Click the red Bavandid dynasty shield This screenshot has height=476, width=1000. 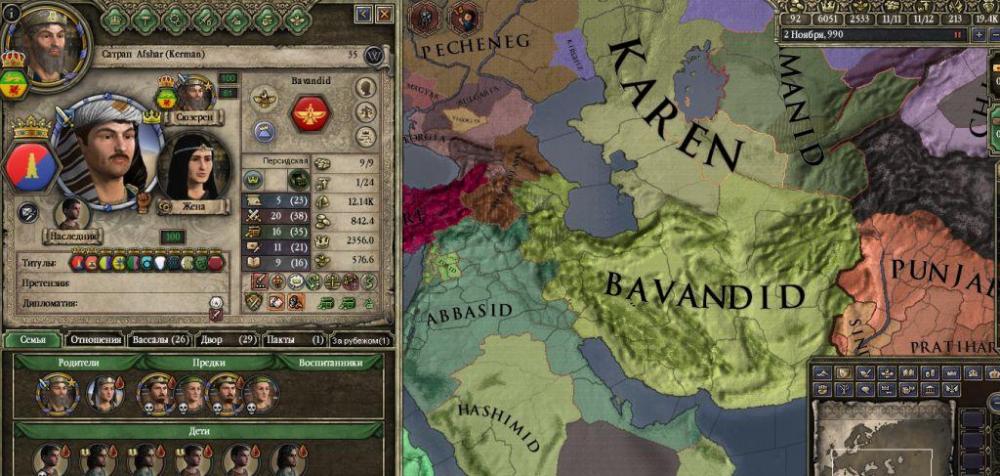click(x=310, y=113)
